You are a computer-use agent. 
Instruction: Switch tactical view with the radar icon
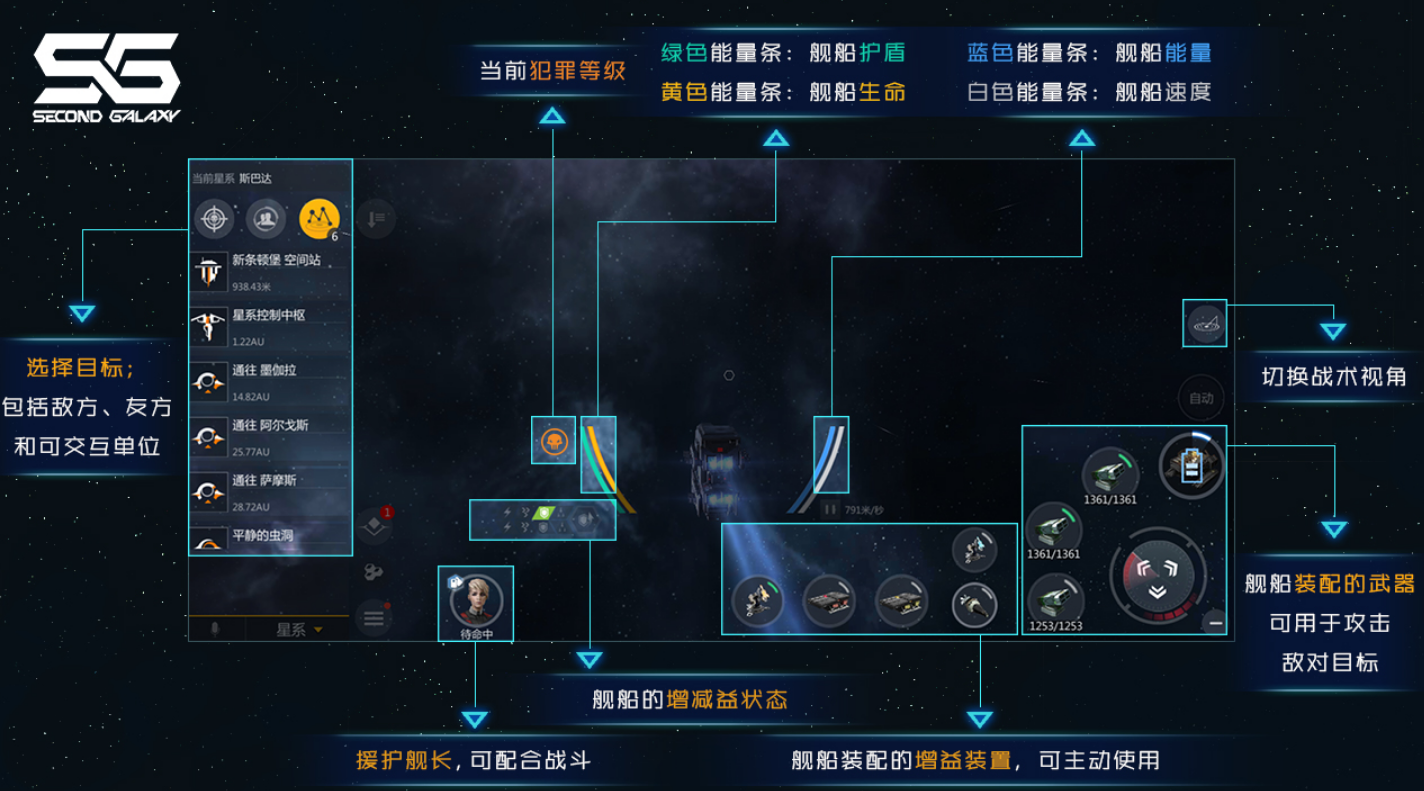coord(1205,324)
